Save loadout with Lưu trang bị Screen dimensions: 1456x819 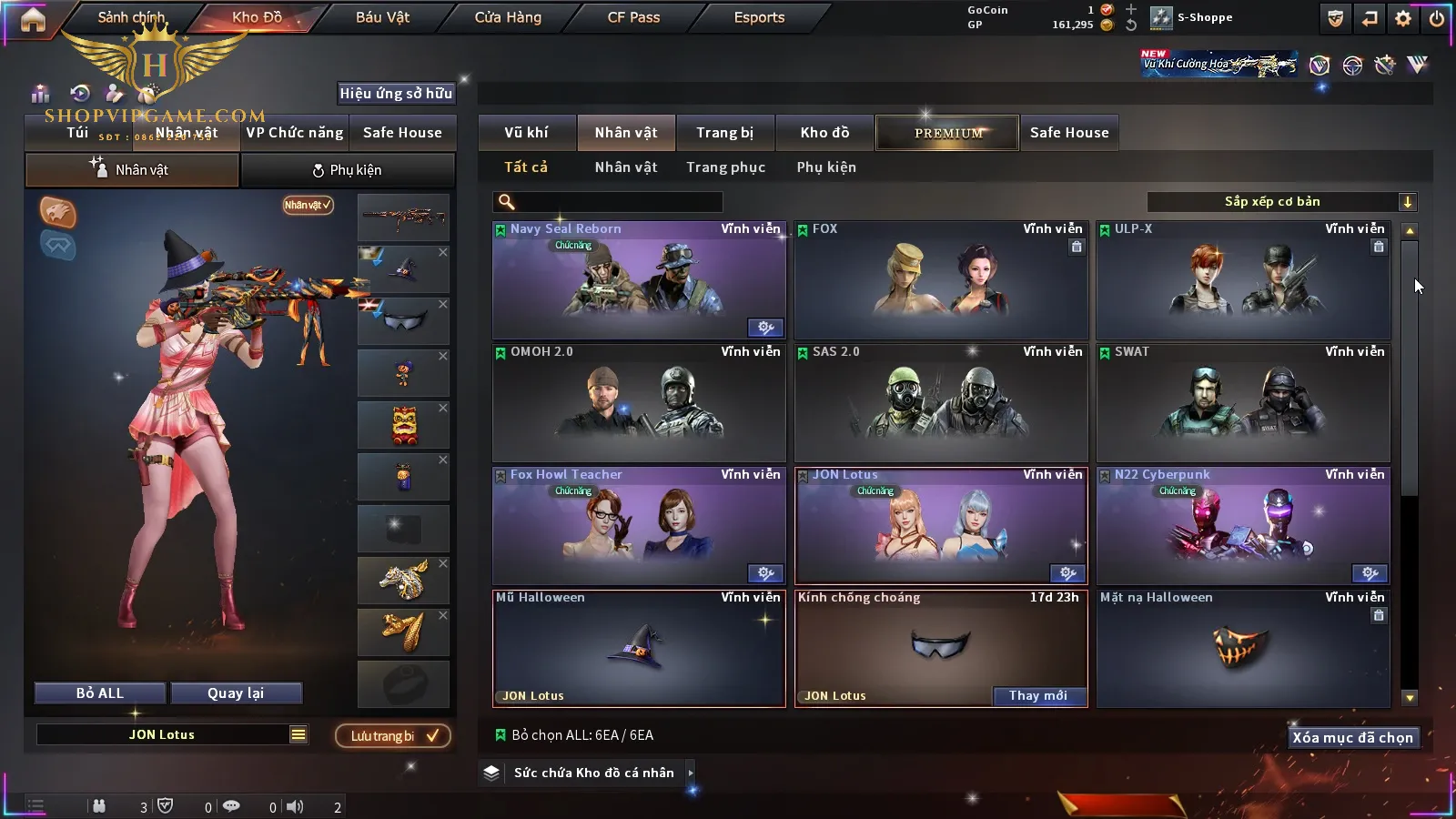coord(393,736)
